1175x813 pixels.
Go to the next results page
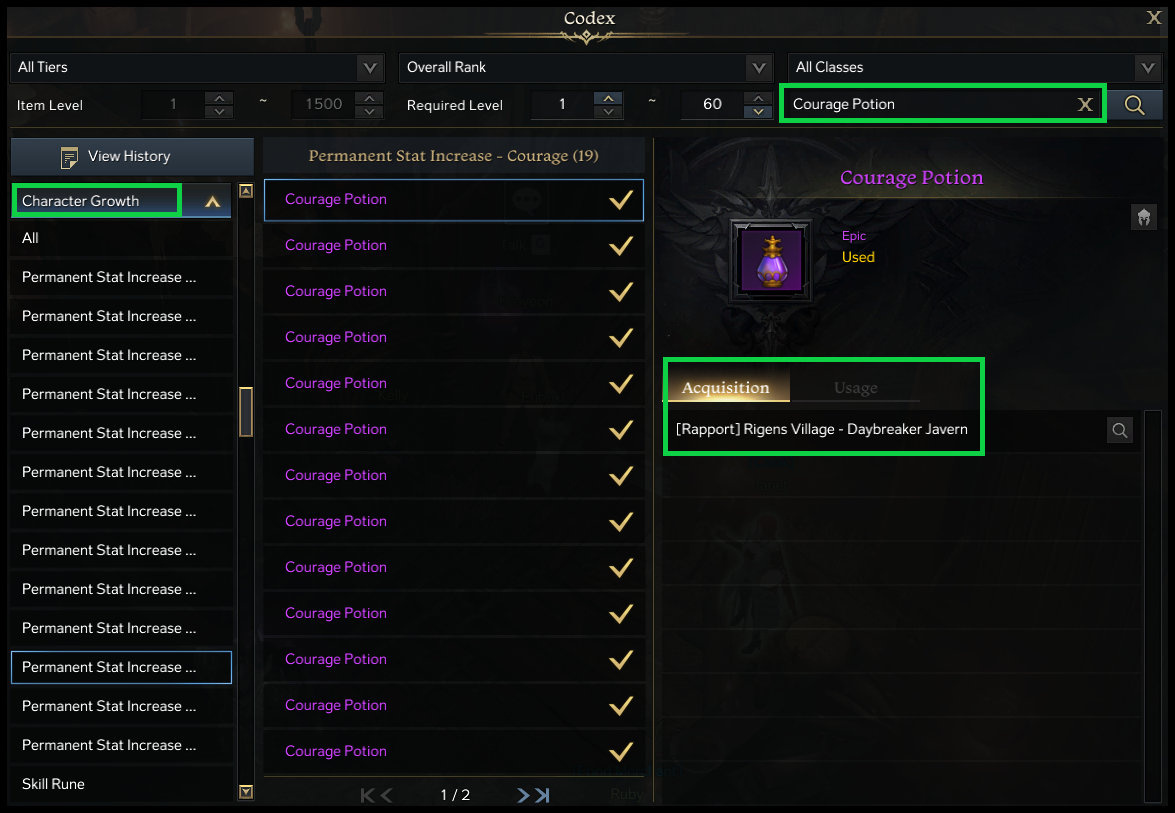(523, 795)
